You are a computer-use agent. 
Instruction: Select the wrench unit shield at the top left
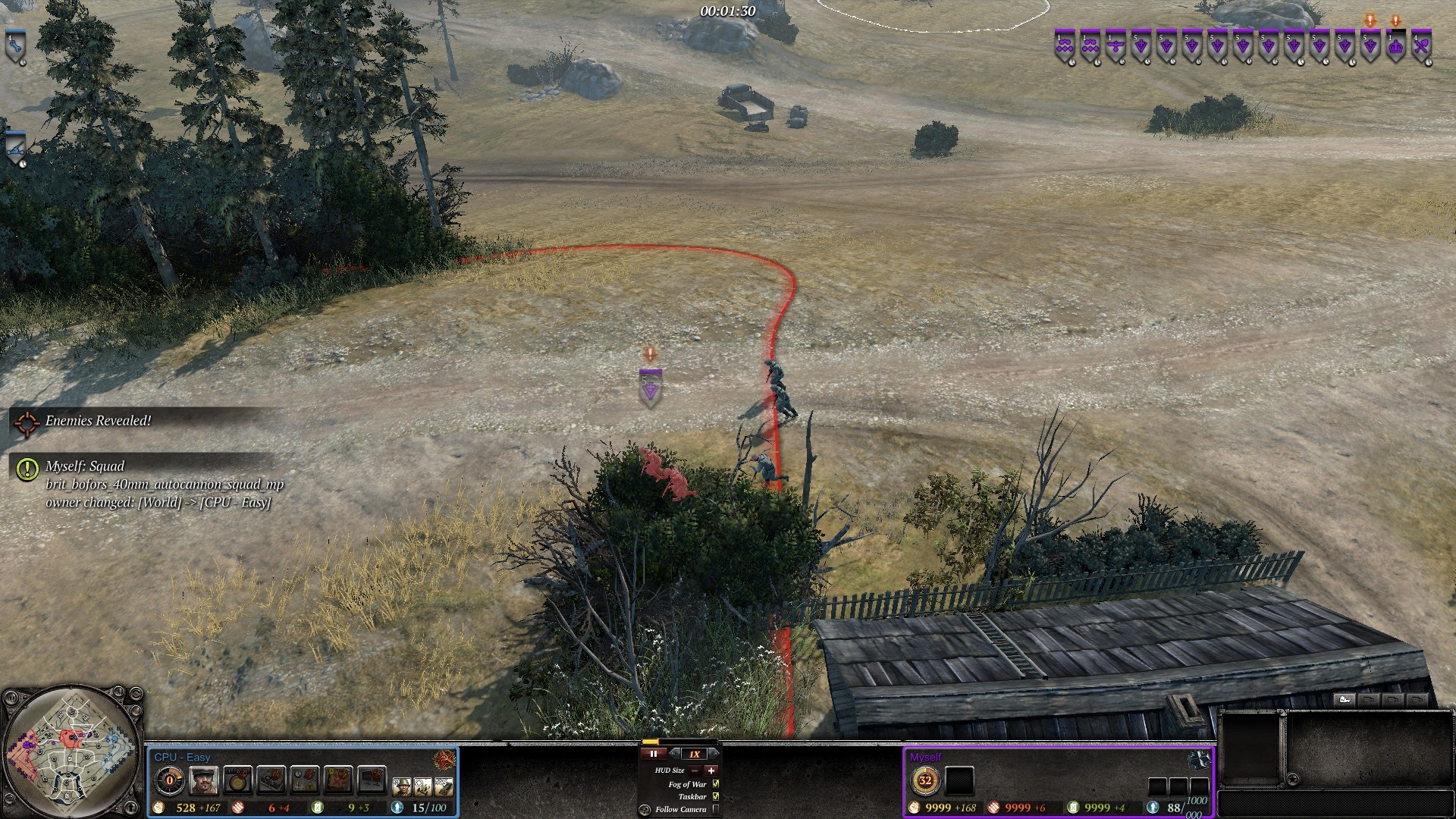pos(16,47)
